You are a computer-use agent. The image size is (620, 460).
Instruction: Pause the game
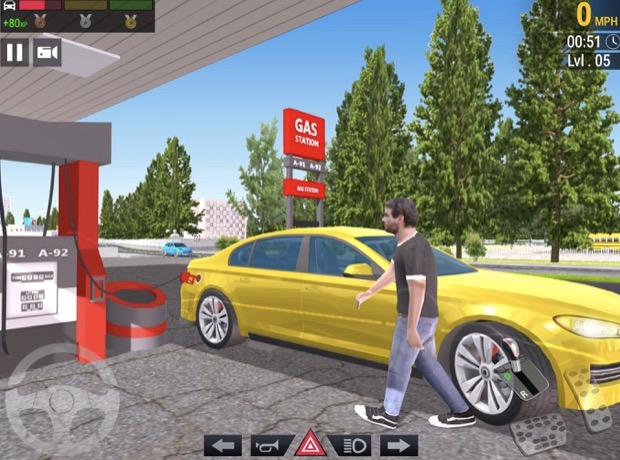click(x=15, y=52)
